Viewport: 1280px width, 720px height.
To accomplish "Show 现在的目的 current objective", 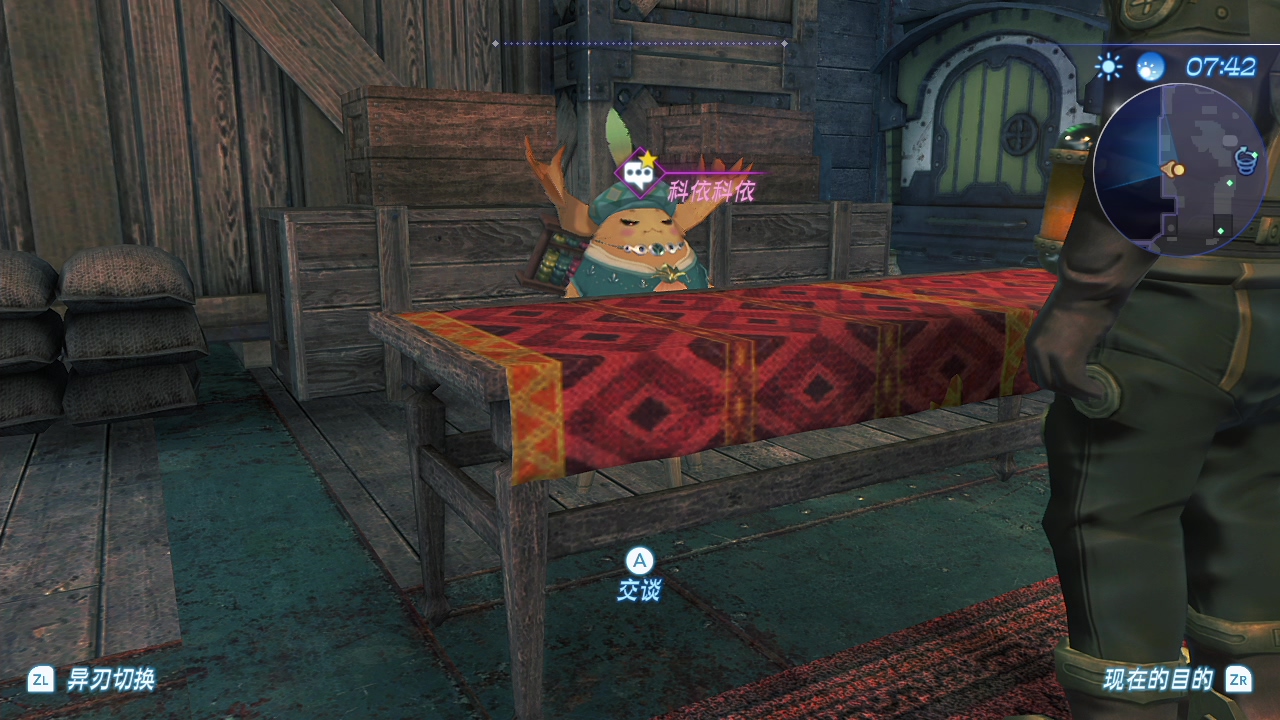I will point(1158,680).
